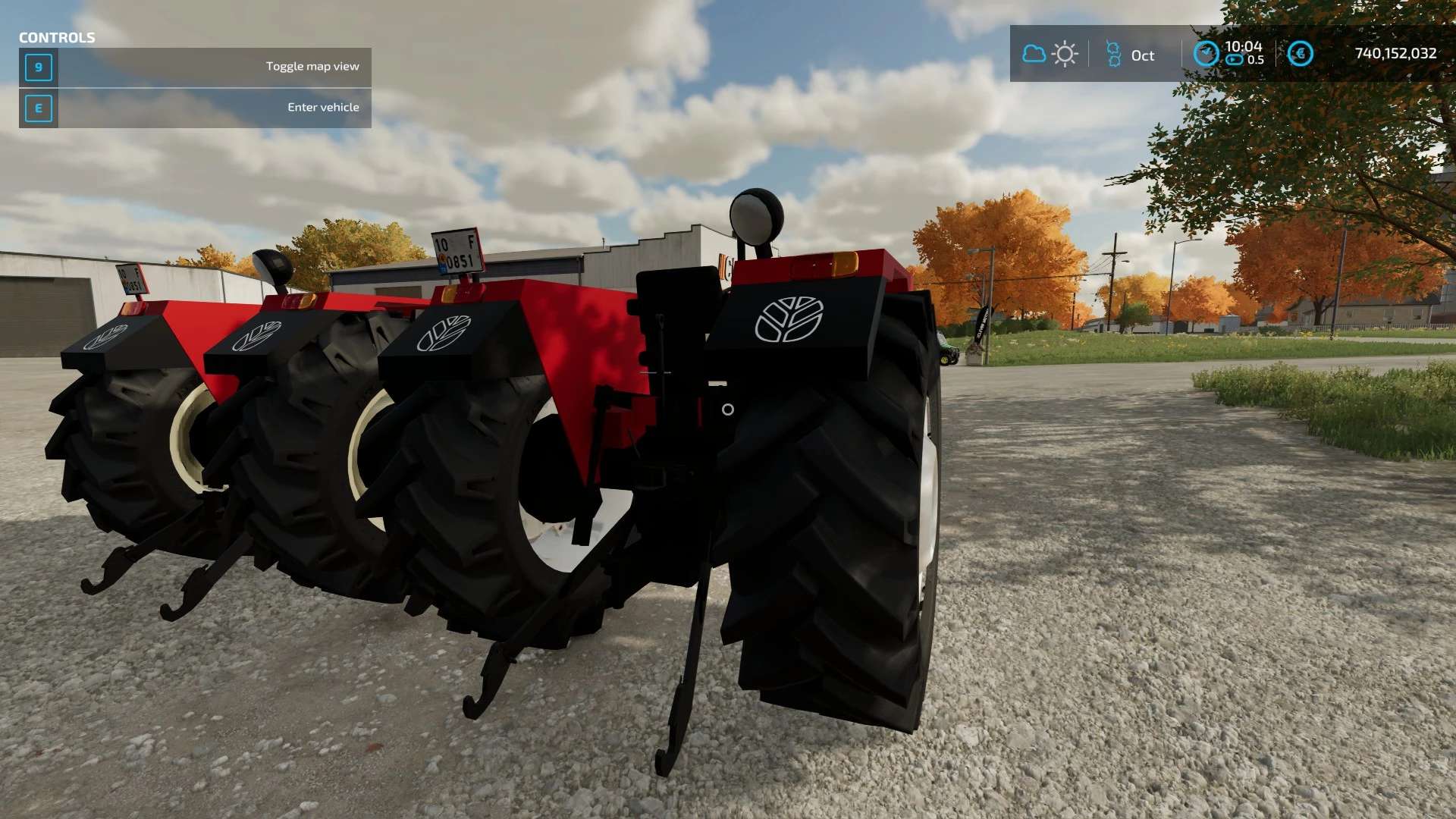
Task: Click the game clock icon
Action: pos(1206,54)
